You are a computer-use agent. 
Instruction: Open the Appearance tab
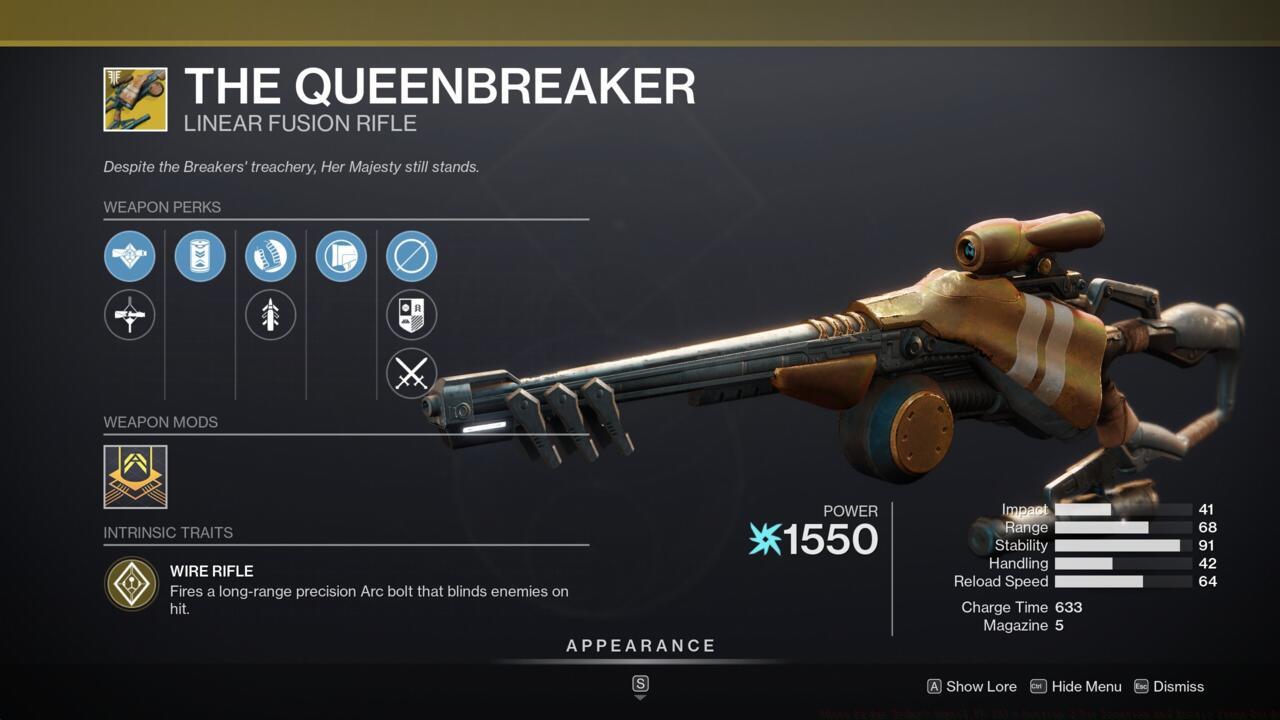[x=639, y=646]
